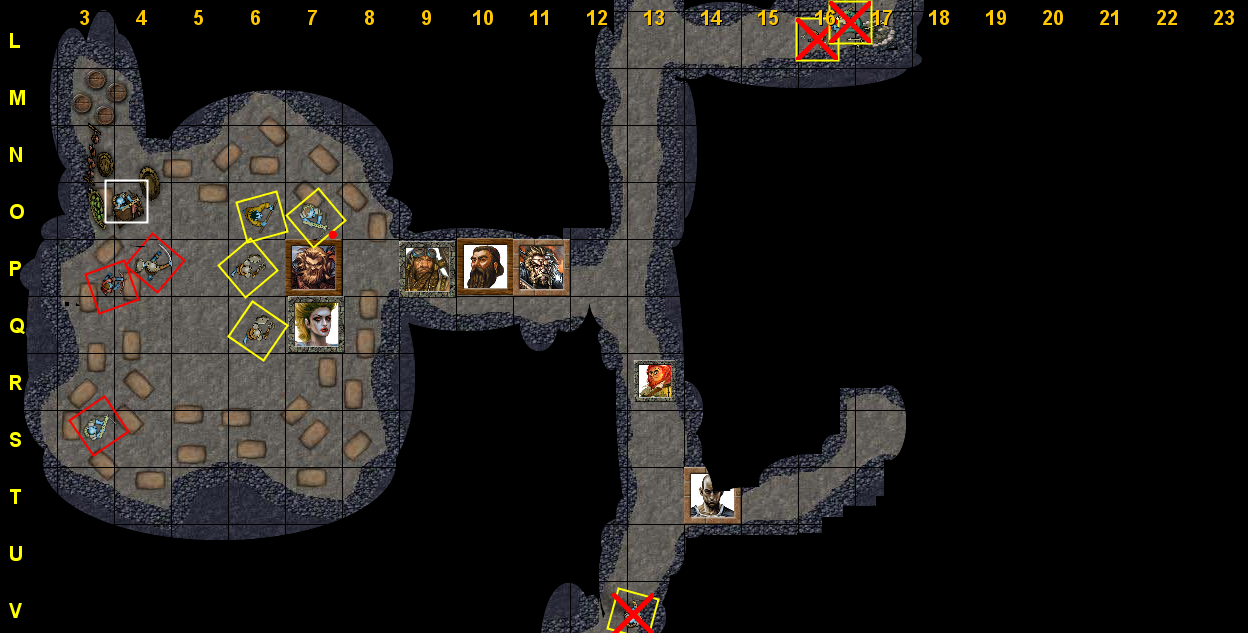Select the dark-bearded man portrait token
The height and width of the screenshot is (633, 1248).
pyautogui.click(x=485, y=267)
